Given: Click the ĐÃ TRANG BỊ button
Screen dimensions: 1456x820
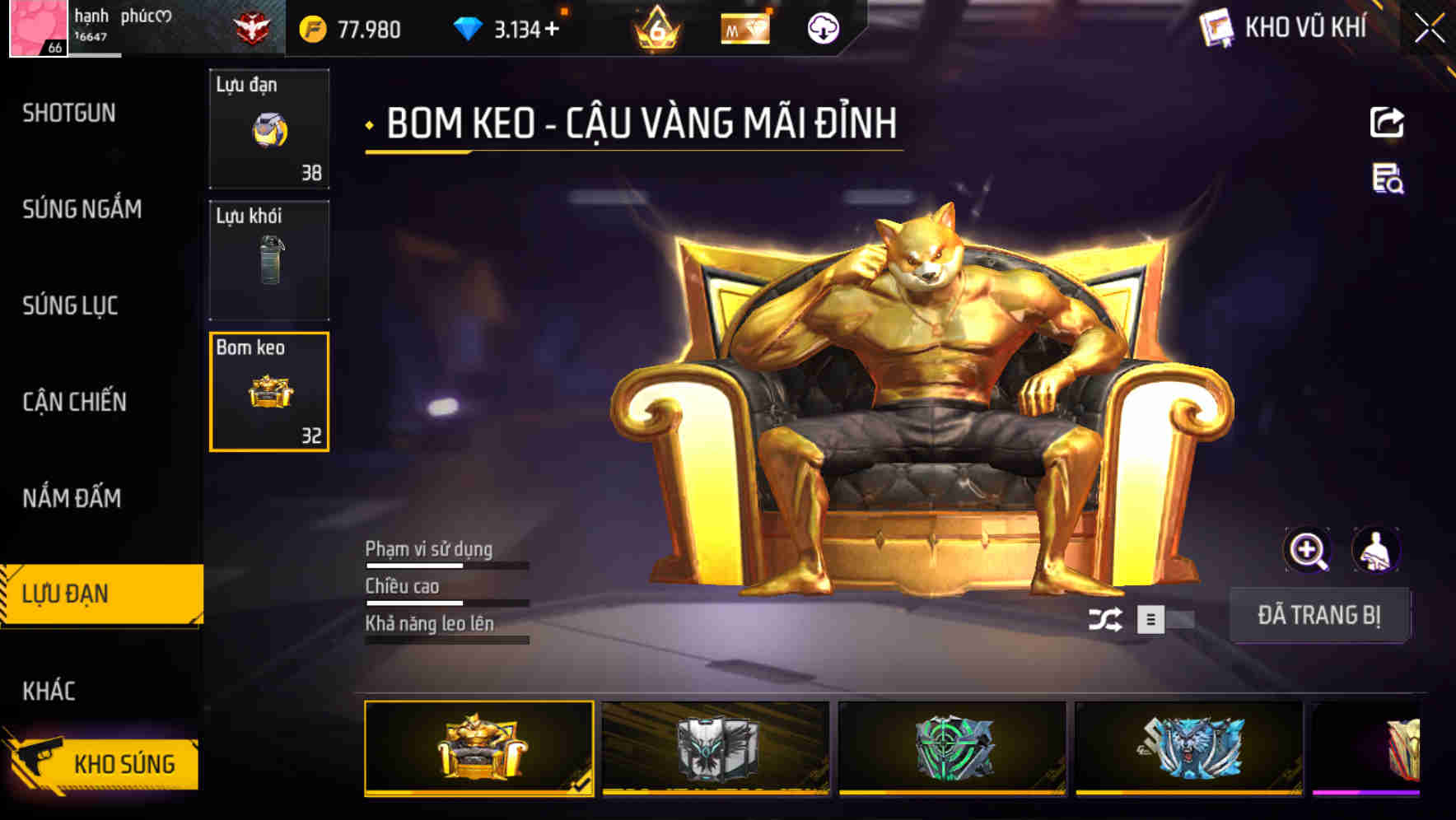Looking at the screenshot, I should [x=1320, y=614].
